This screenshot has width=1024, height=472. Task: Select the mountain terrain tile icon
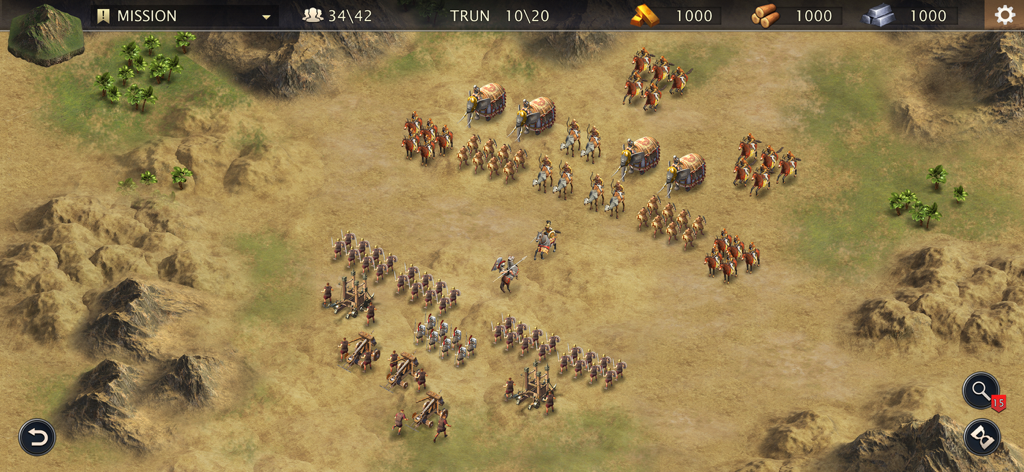coord(45,36)
